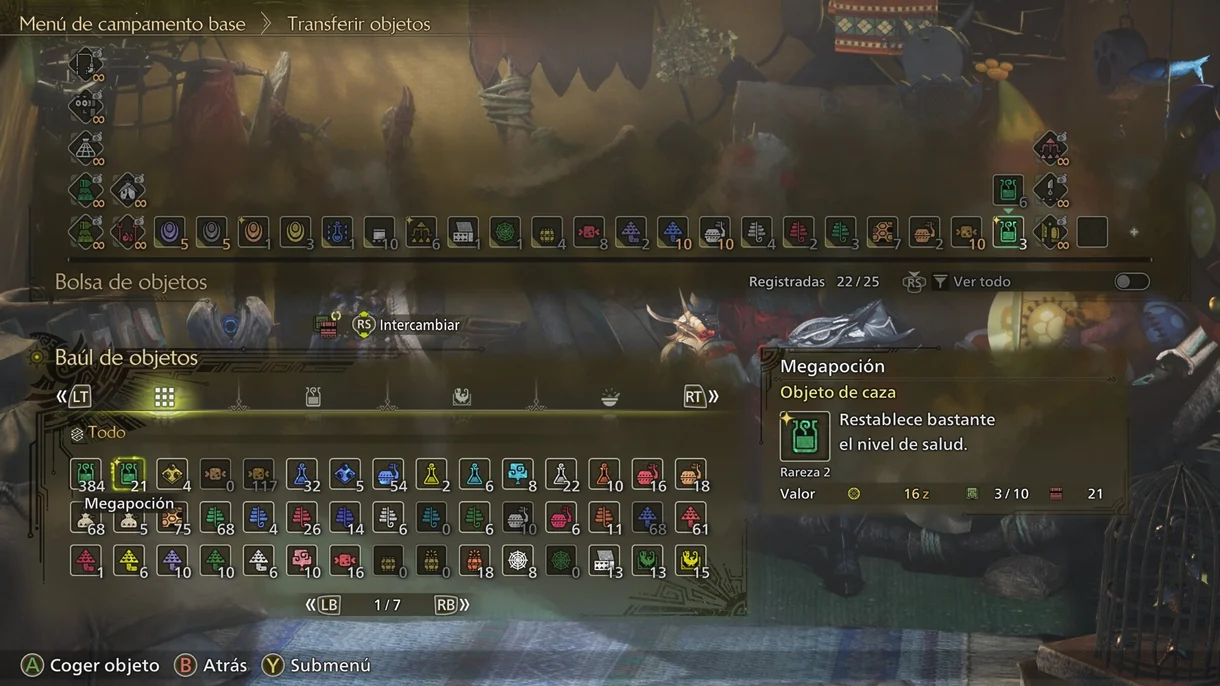Open the potion jar category tab

(x=313, y=397)
